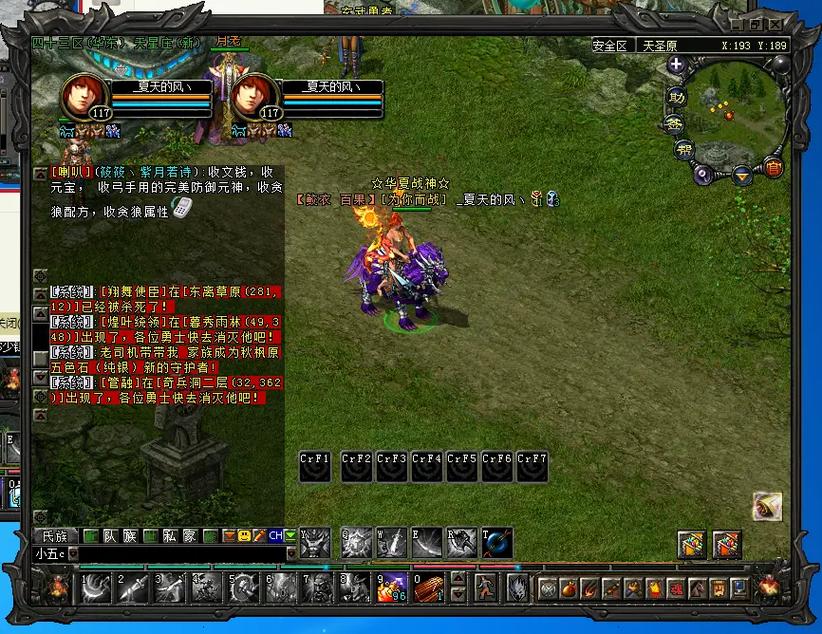The image size is (822, 634).
Task: Open the 助 helper button by the minimap
Action: click(x=677, y=97)
